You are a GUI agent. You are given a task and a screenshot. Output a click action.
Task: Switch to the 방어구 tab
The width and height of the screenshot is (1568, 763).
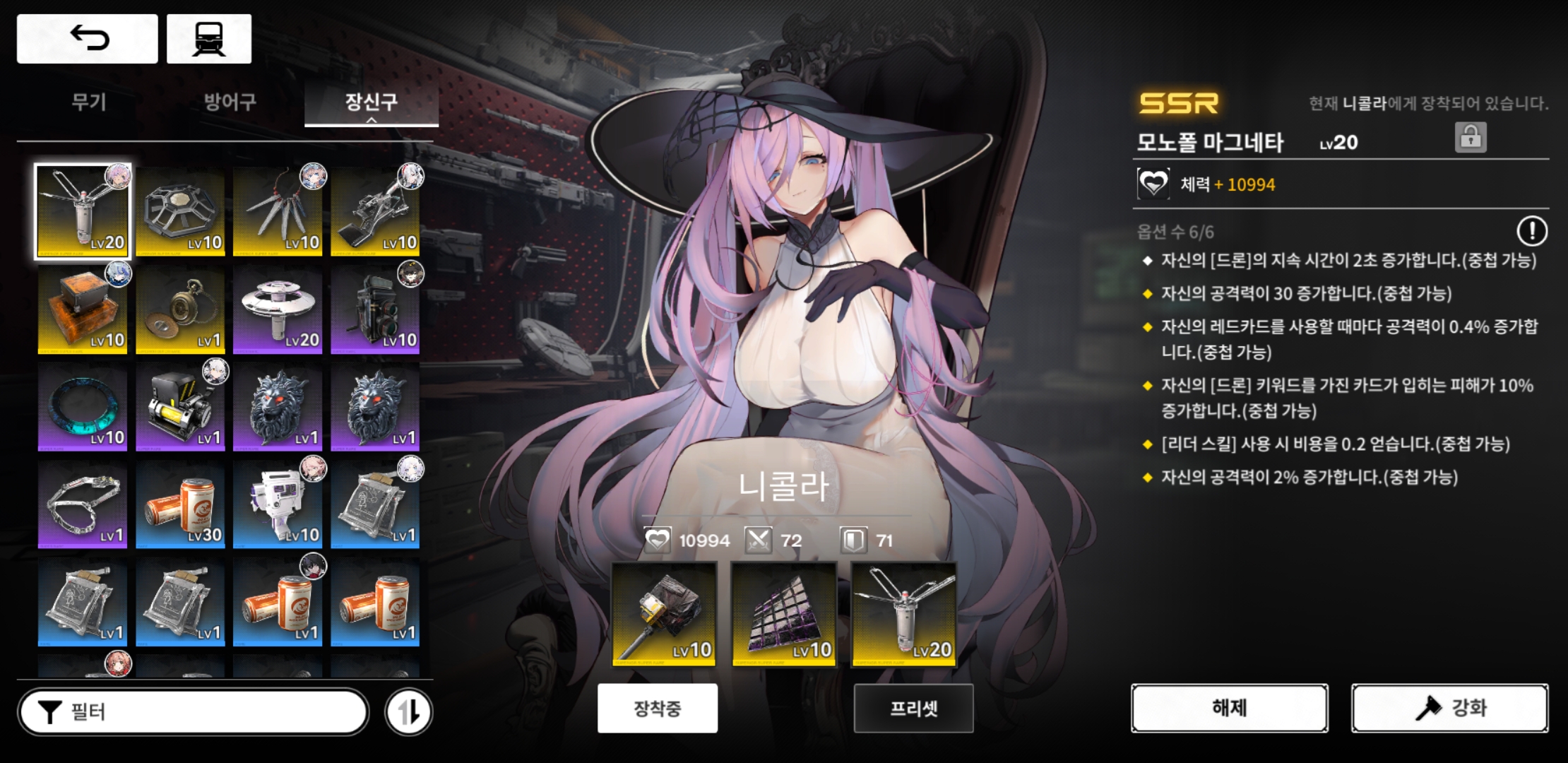(230, 102)
